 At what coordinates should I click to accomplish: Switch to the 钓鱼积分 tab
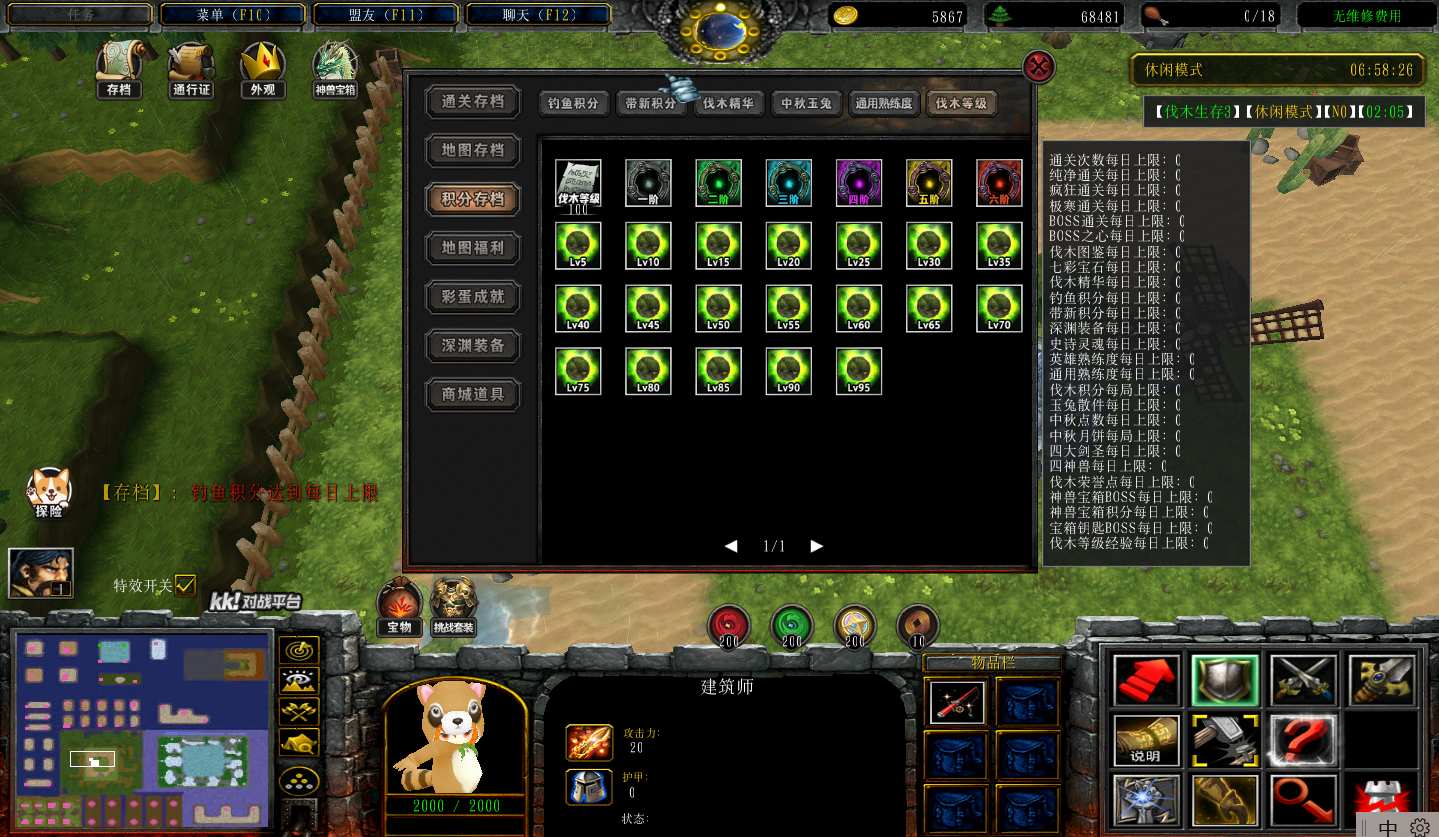[x=574, y=104]
